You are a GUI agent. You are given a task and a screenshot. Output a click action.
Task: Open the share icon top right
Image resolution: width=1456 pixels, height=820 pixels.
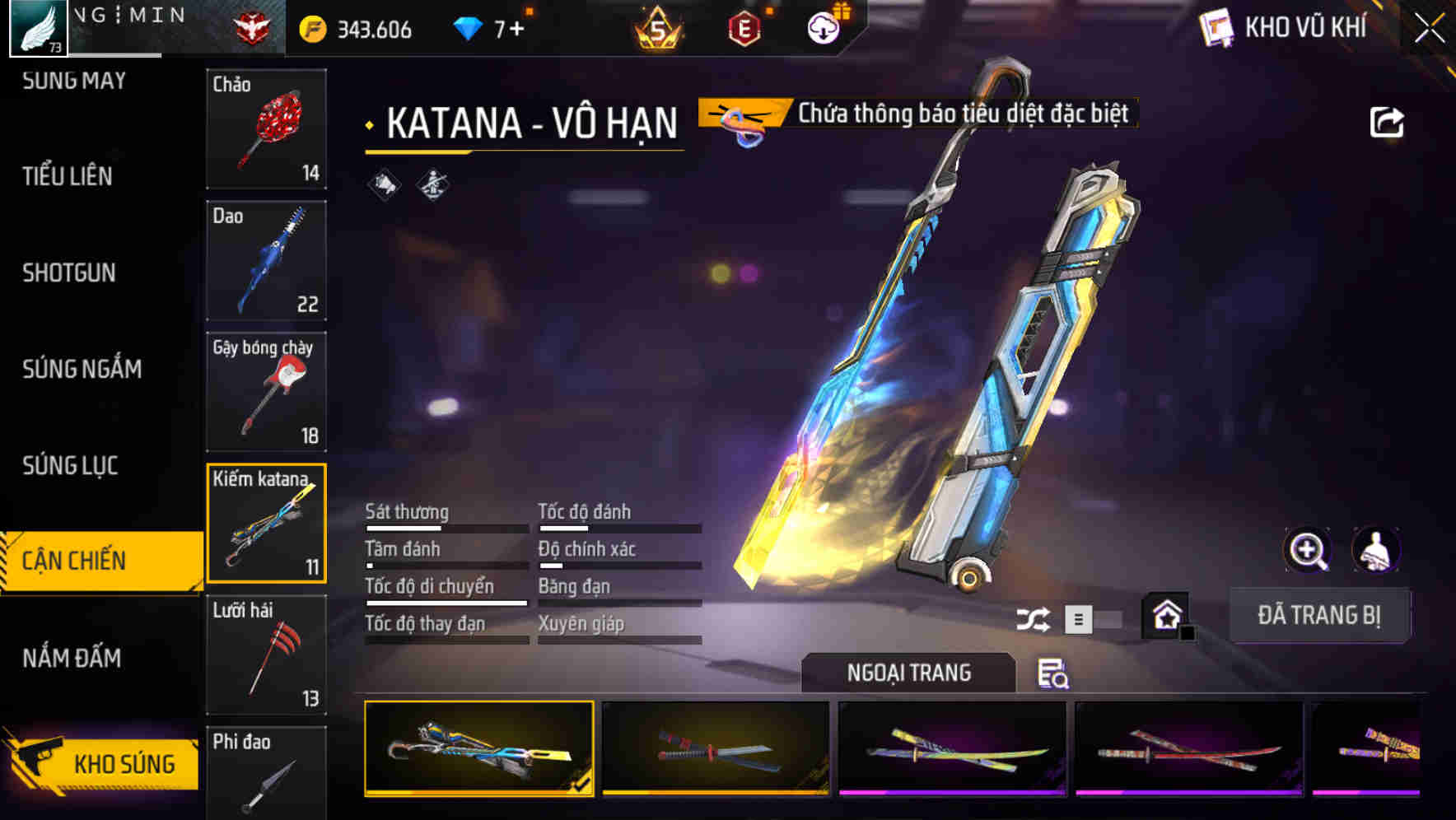coord(1388,121)
